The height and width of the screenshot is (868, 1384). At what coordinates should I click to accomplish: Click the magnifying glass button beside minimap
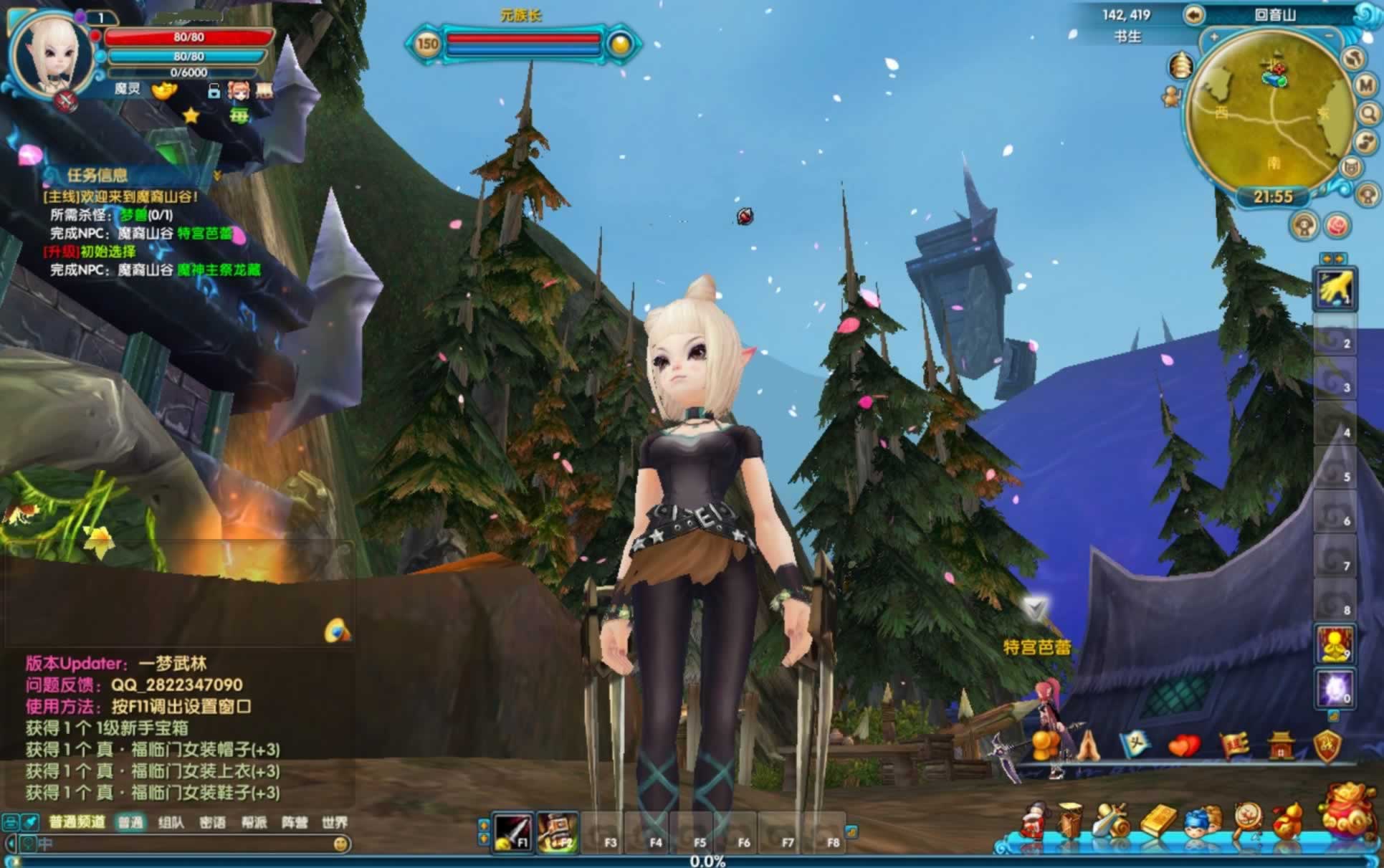coord(1368,113)
